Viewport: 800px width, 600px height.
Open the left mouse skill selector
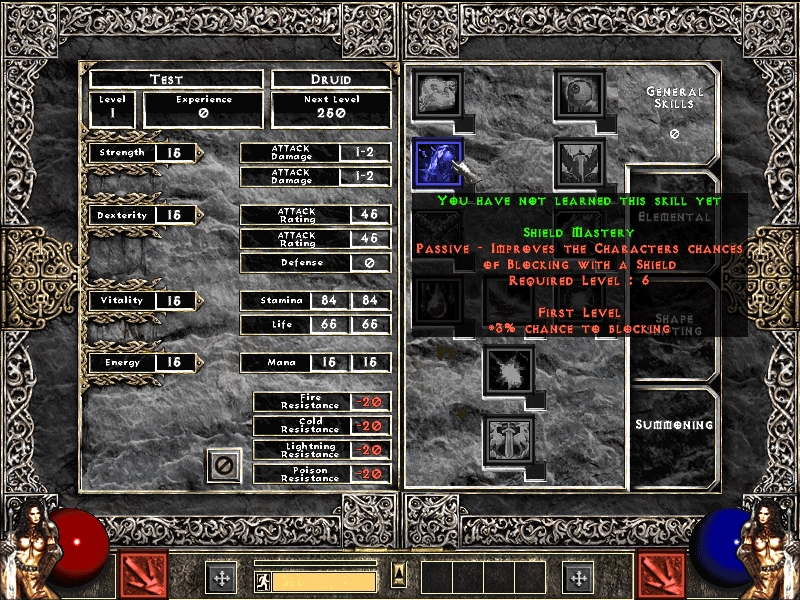click(144, 575)
